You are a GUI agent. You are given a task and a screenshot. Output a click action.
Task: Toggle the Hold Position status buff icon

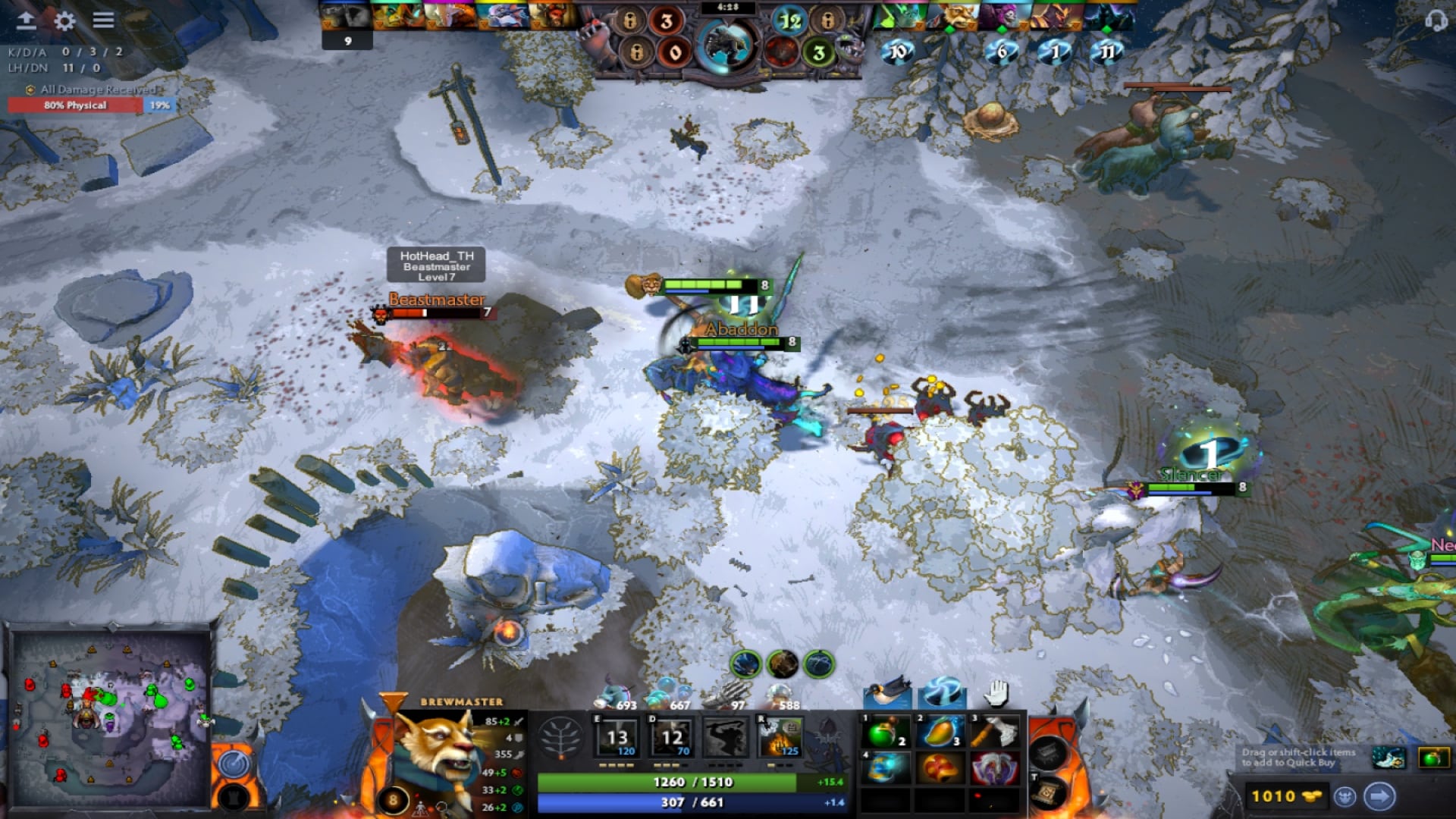point(995,693)
